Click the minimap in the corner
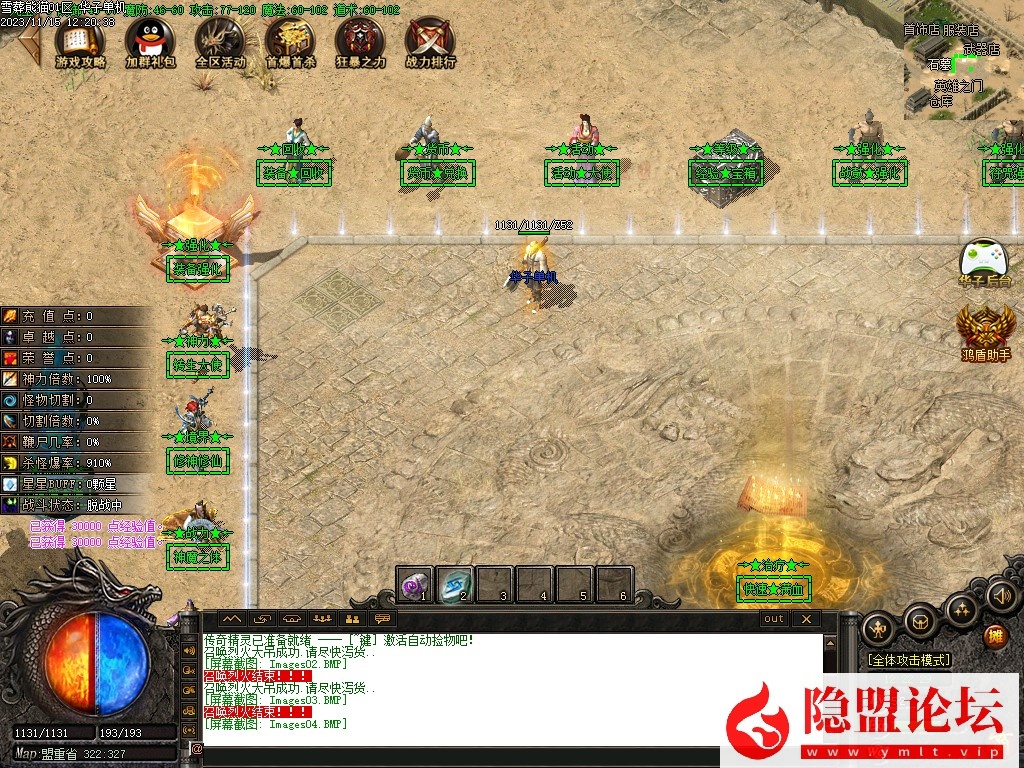 click(x=963, y=60)
